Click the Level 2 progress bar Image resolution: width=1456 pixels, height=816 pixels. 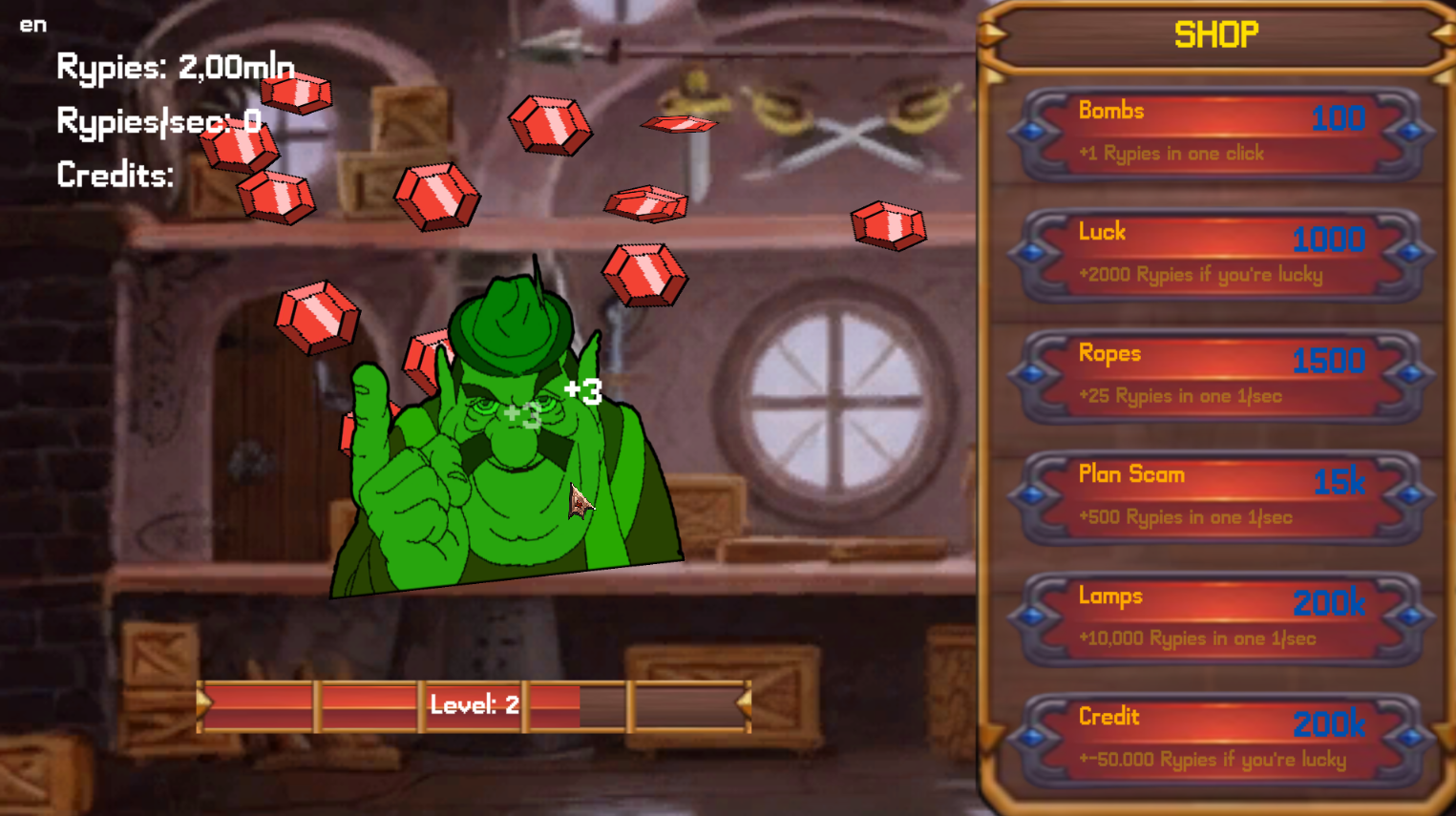(x=475, y=706)
